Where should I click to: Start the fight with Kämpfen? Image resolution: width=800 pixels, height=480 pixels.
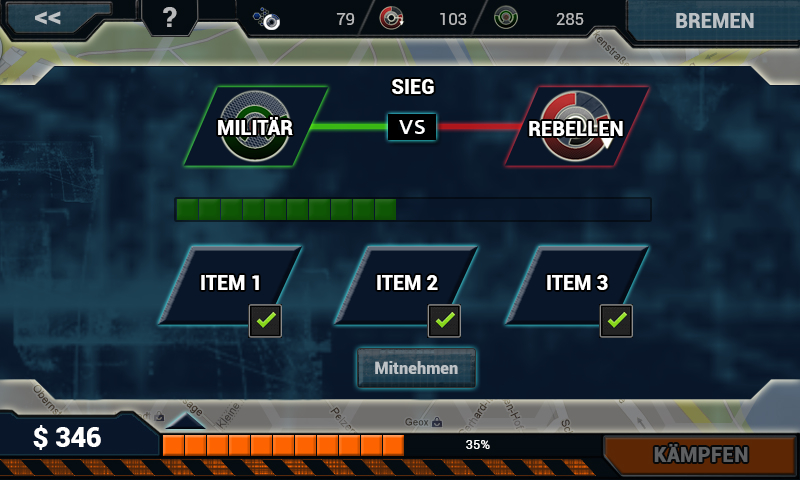[700, 455]
